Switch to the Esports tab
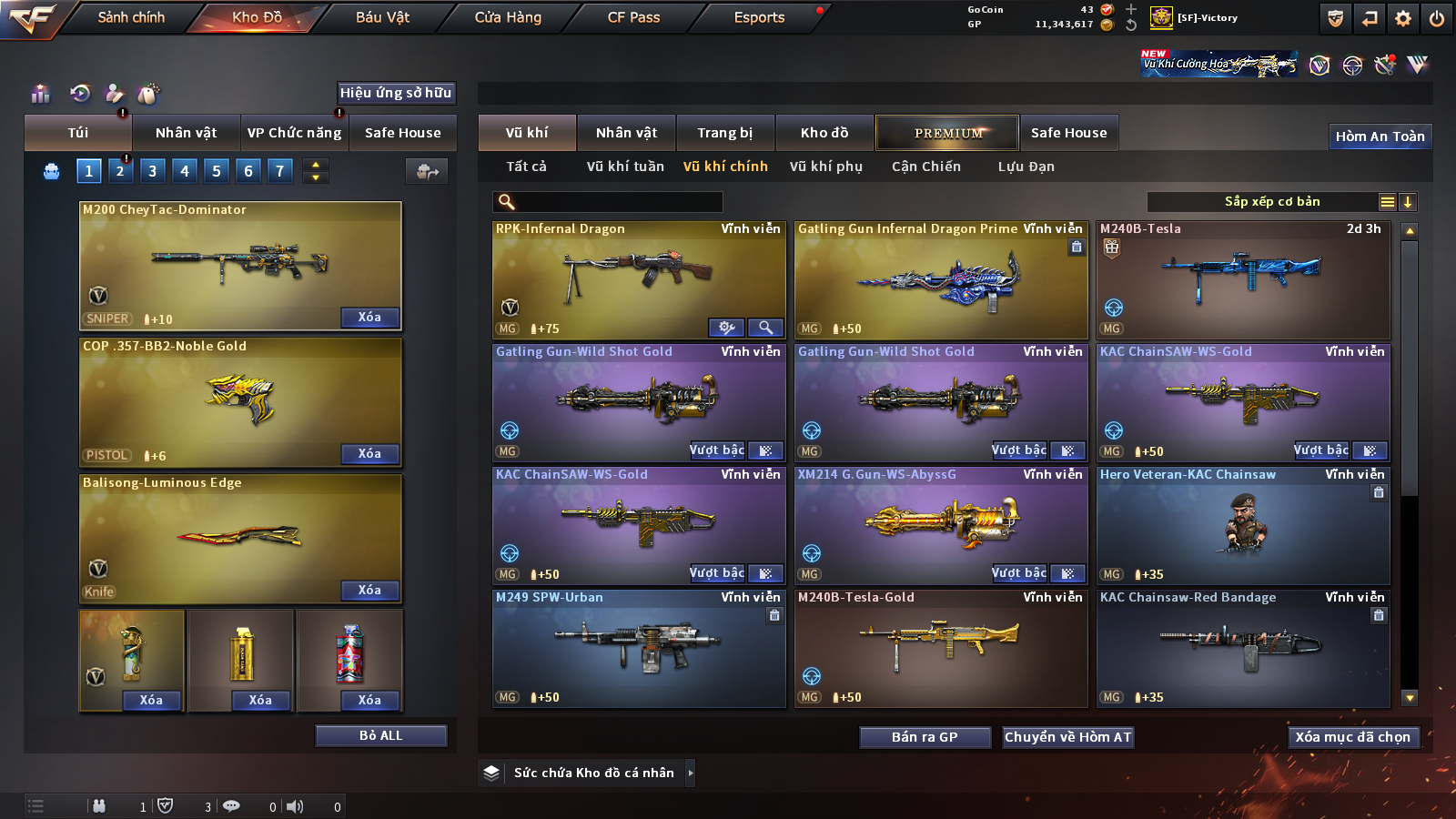The width and height of the screenshot is (1456, 819). click(759, 17)
